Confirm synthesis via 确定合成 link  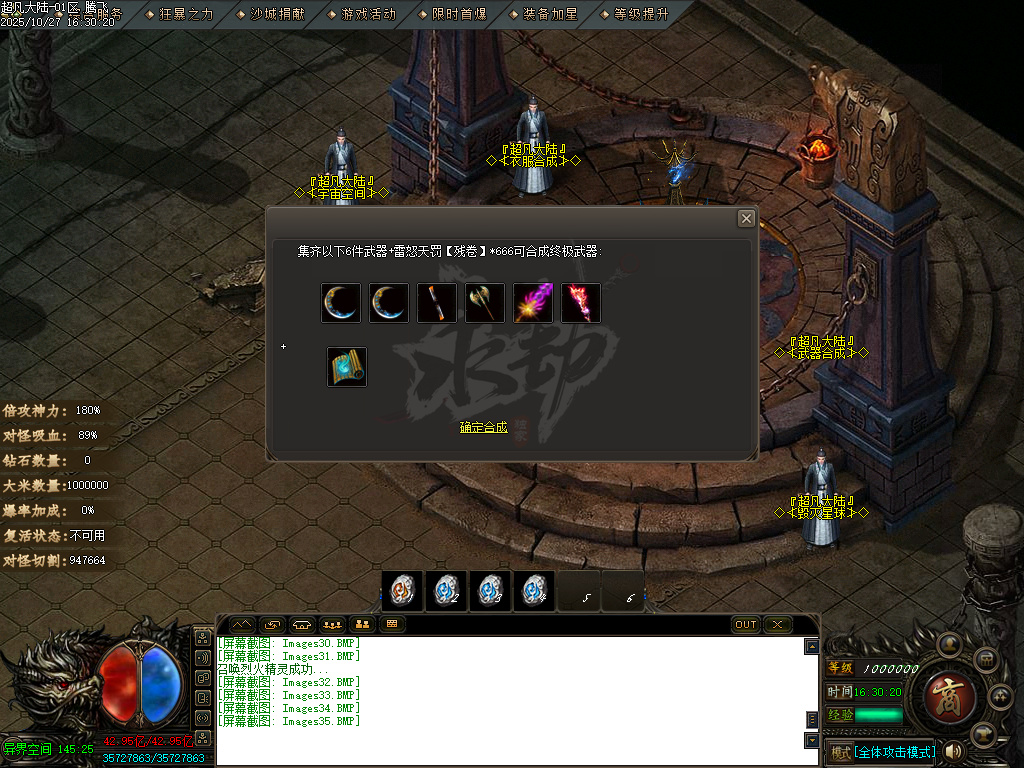point(484,427)
